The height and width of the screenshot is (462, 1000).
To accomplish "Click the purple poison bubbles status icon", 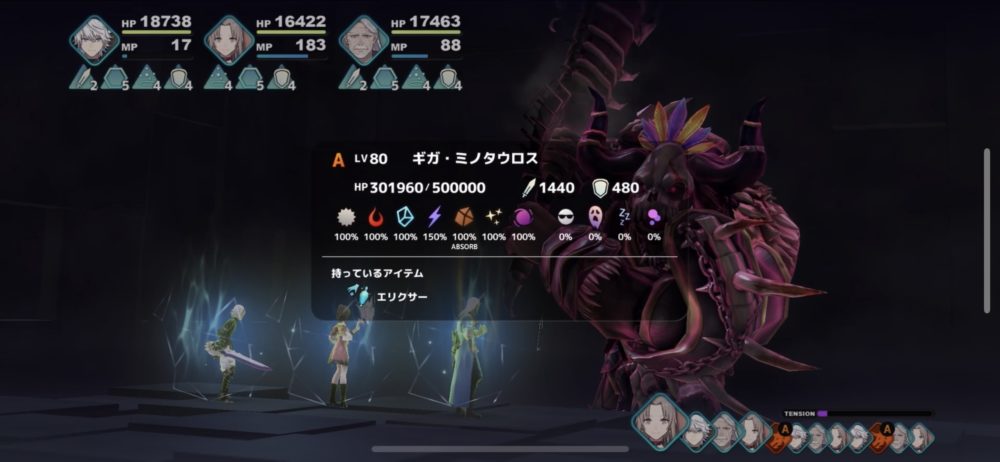I will point(653,217).
